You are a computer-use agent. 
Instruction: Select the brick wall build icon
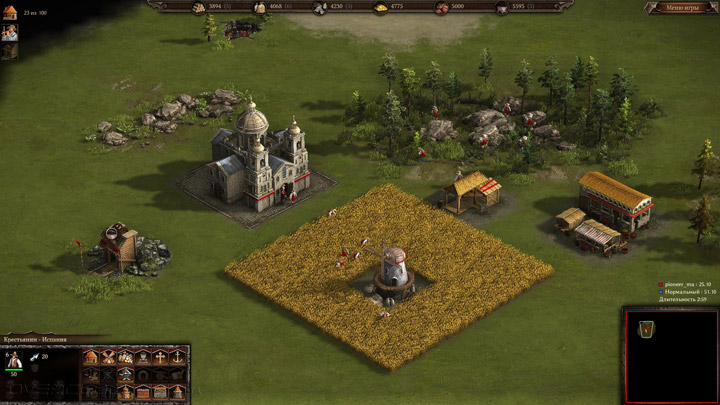tap(144, 390)
